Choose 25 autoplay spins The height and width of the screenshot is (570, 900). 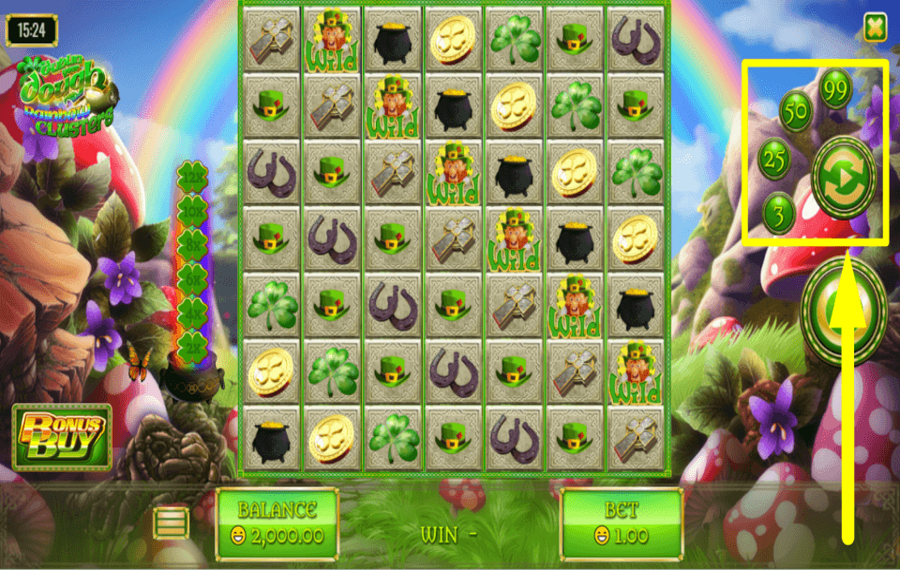(x=775, y=157)
